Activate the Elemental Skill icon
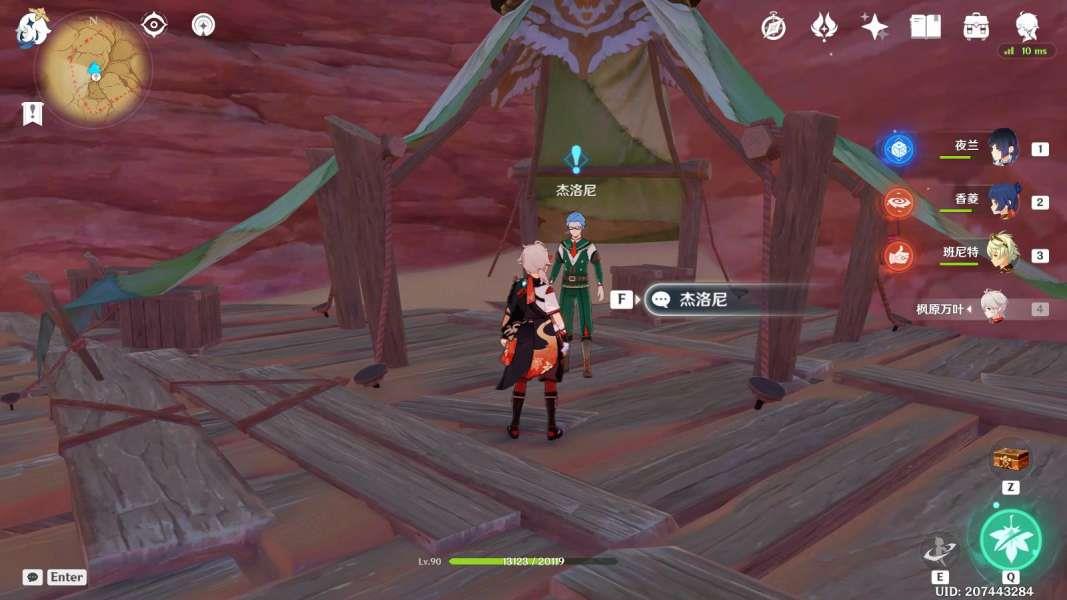The height and width of the screenshot is (600, 1067). pos(940,550)
